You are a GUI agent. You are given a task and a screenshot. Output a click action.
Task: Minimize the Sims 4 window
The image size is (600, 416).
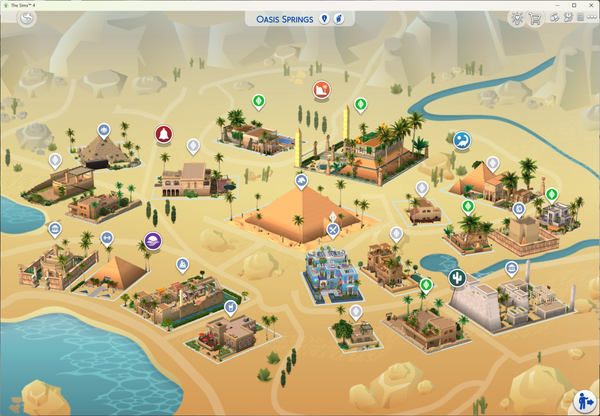(555, 4)
